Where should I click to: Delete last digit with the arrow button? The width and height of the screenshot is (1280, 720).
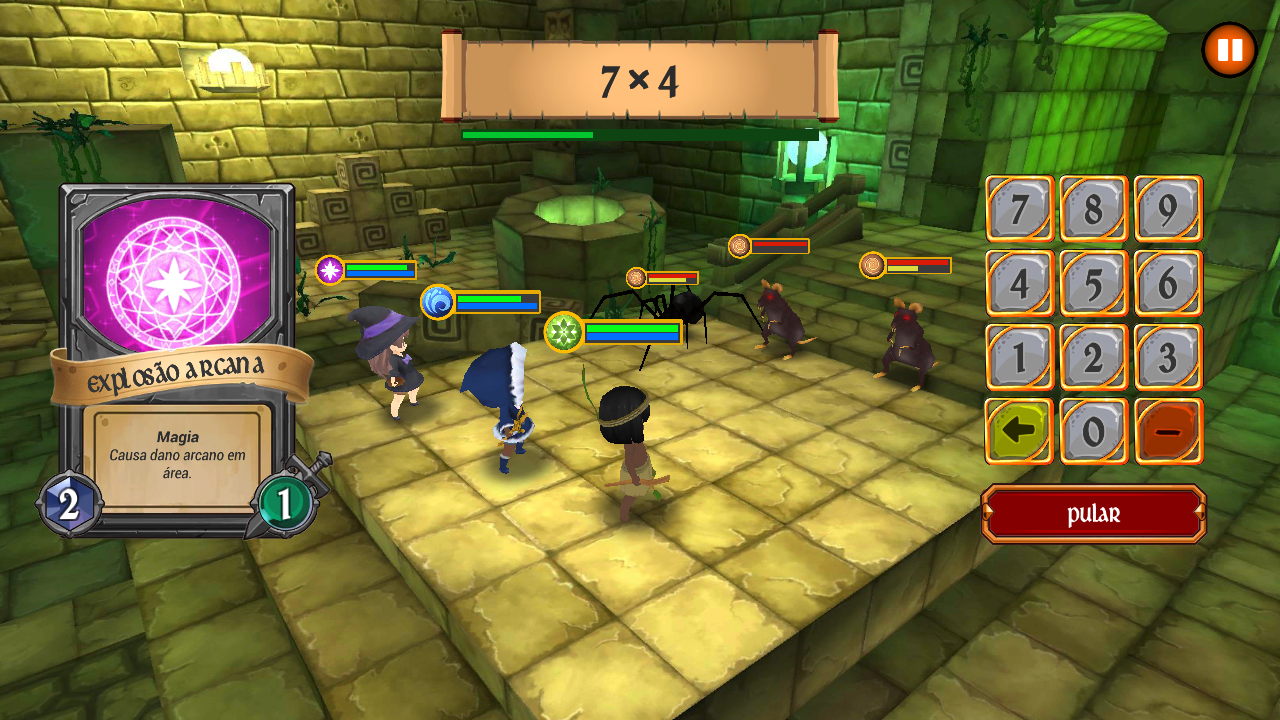[x=1020, y=431]
